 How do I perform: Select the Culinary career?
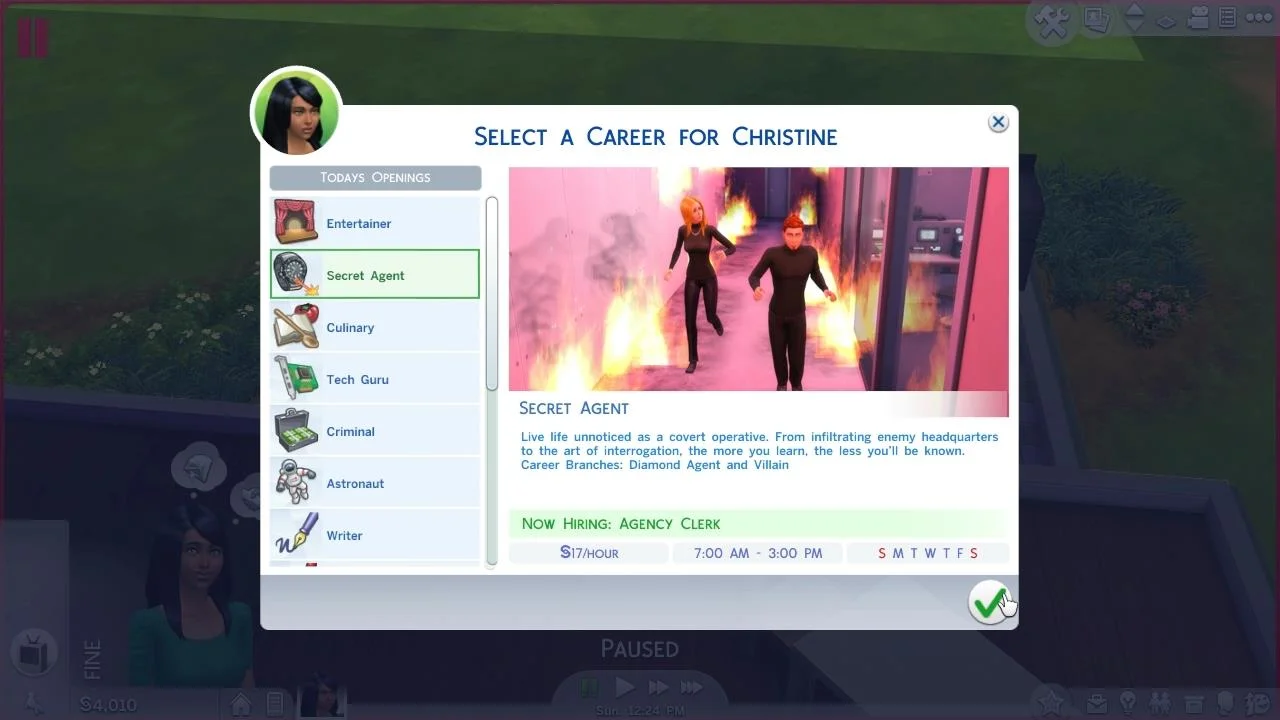375,327
